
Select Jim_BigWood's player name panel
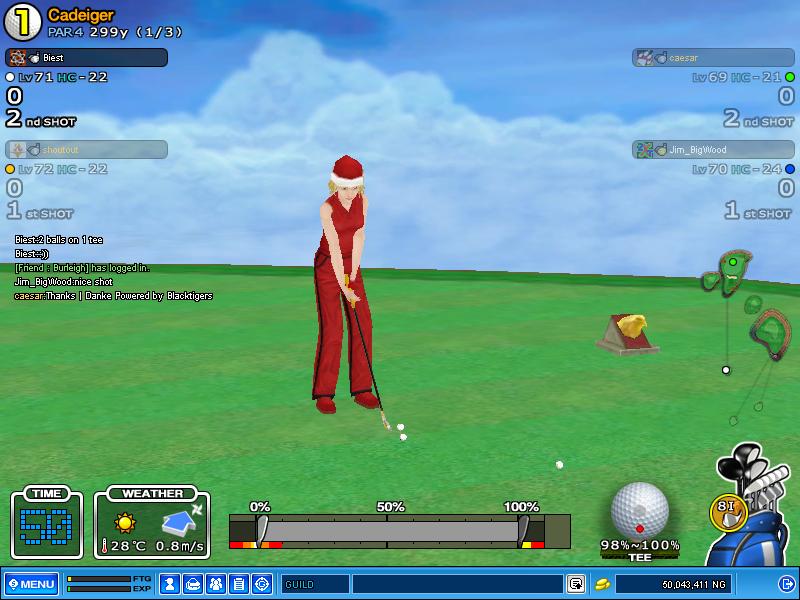click(713, 150)
